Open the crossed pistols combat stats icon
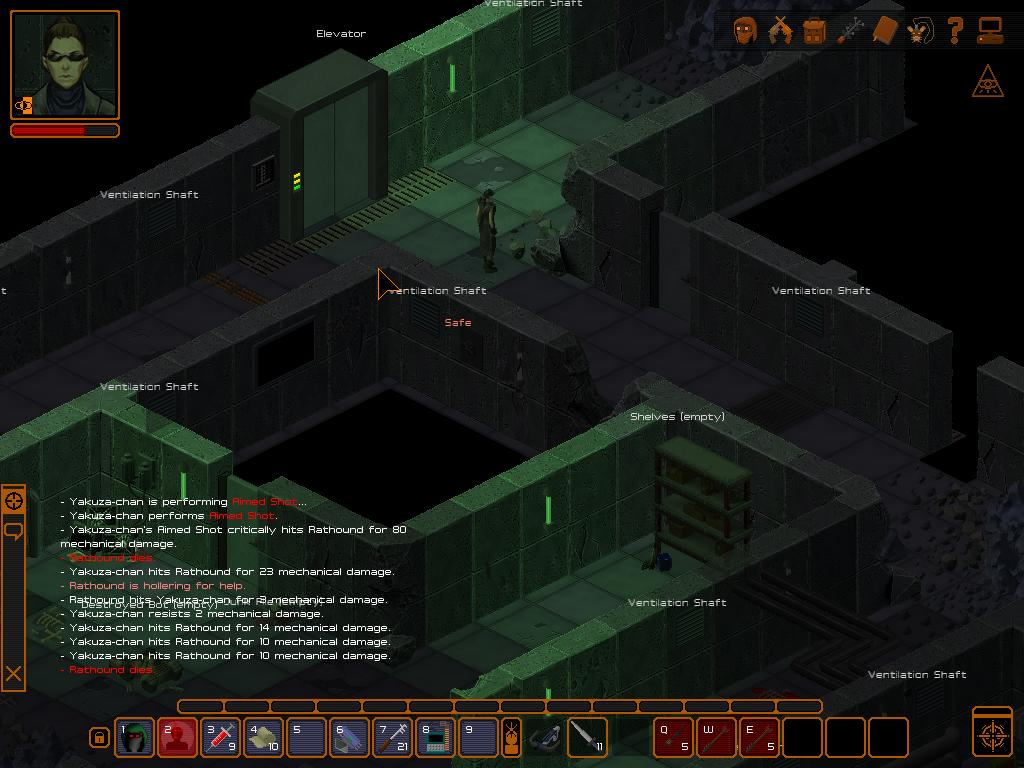This screenshot has height=768, width=1024. pos(779,31)
